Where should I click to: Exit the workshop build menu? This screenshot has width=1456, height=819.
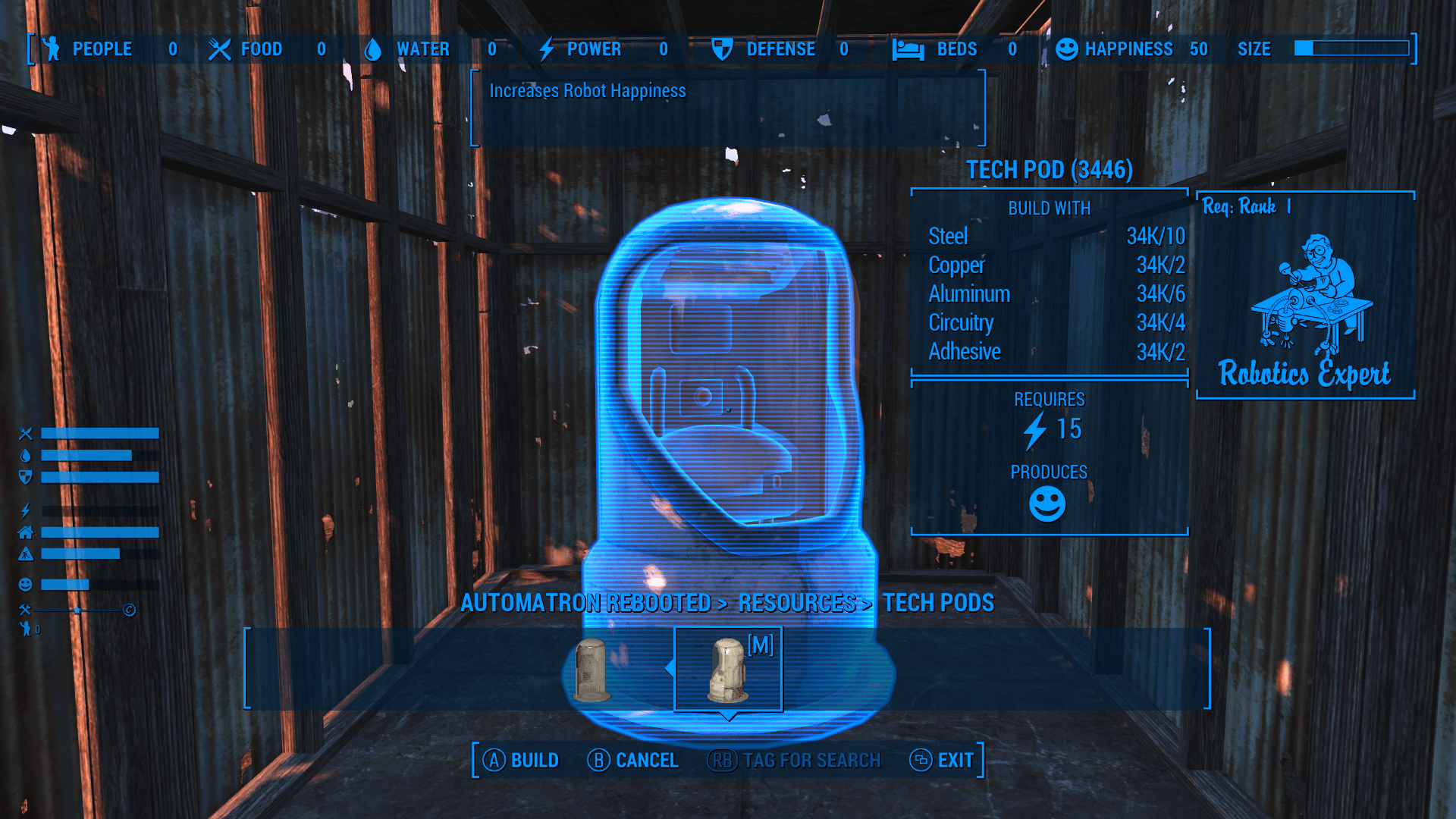[942, 760]
